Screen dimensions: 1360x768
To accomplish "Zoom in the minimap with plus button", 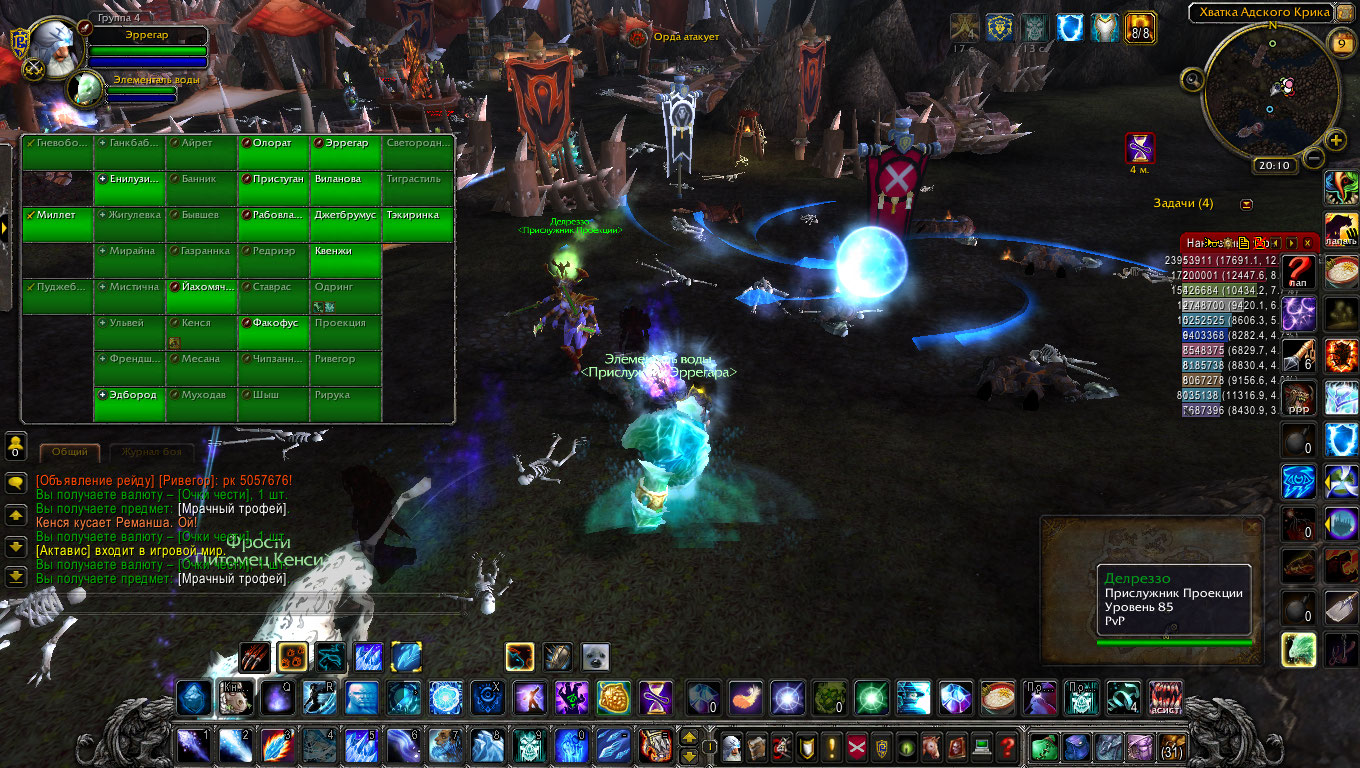I will (1336, 140).
